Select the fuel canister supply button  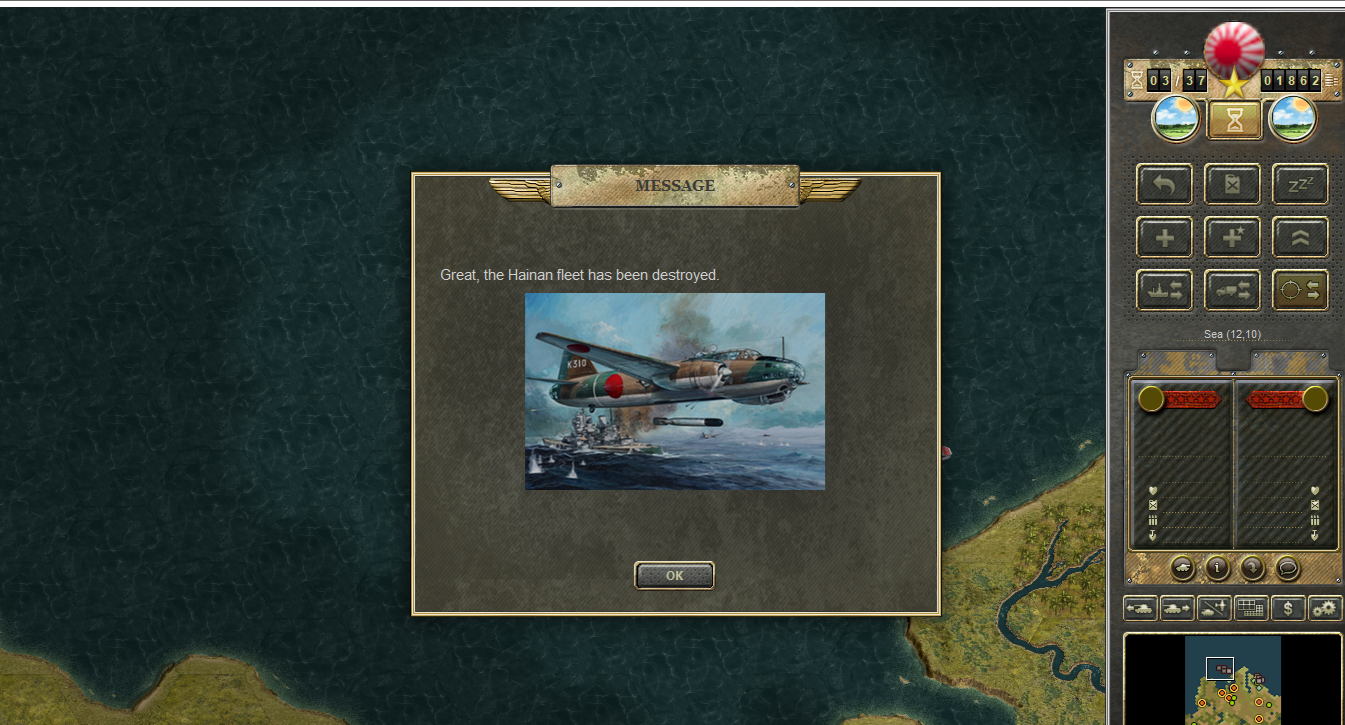[1232, 184]
